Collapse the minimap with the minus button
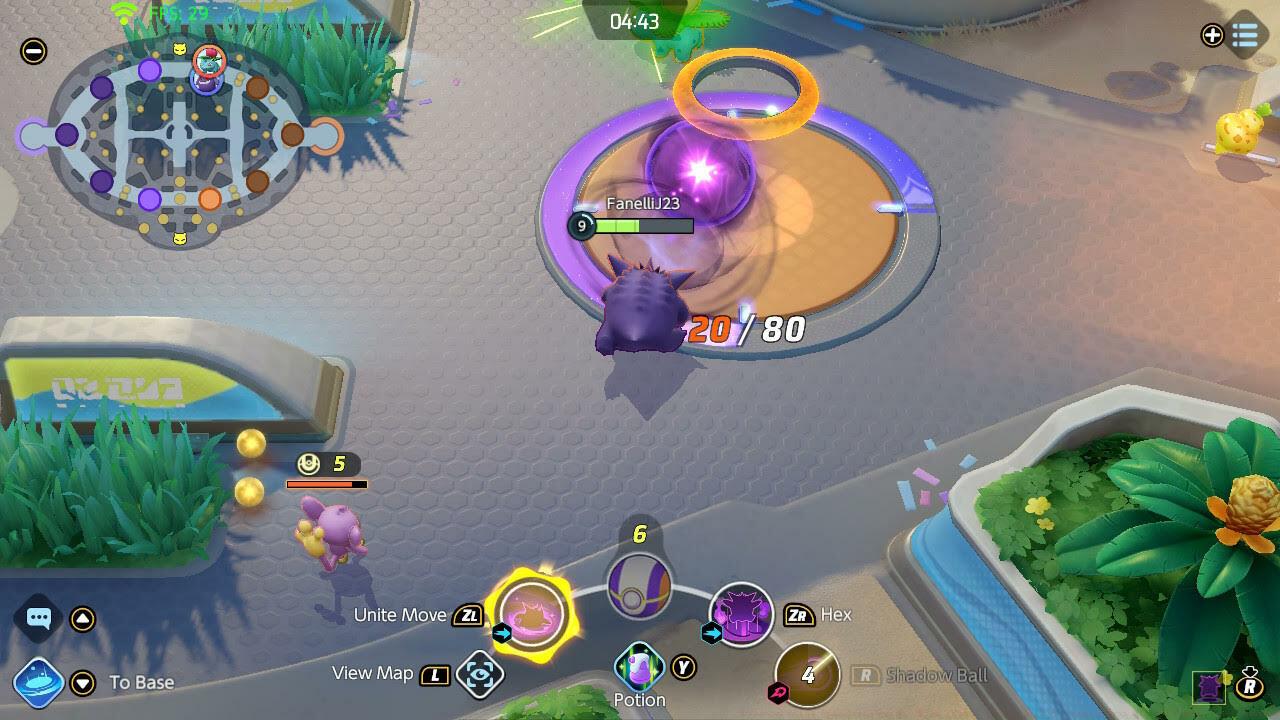1280x720 pixels. pyautogui.click(x=33, y=51)
